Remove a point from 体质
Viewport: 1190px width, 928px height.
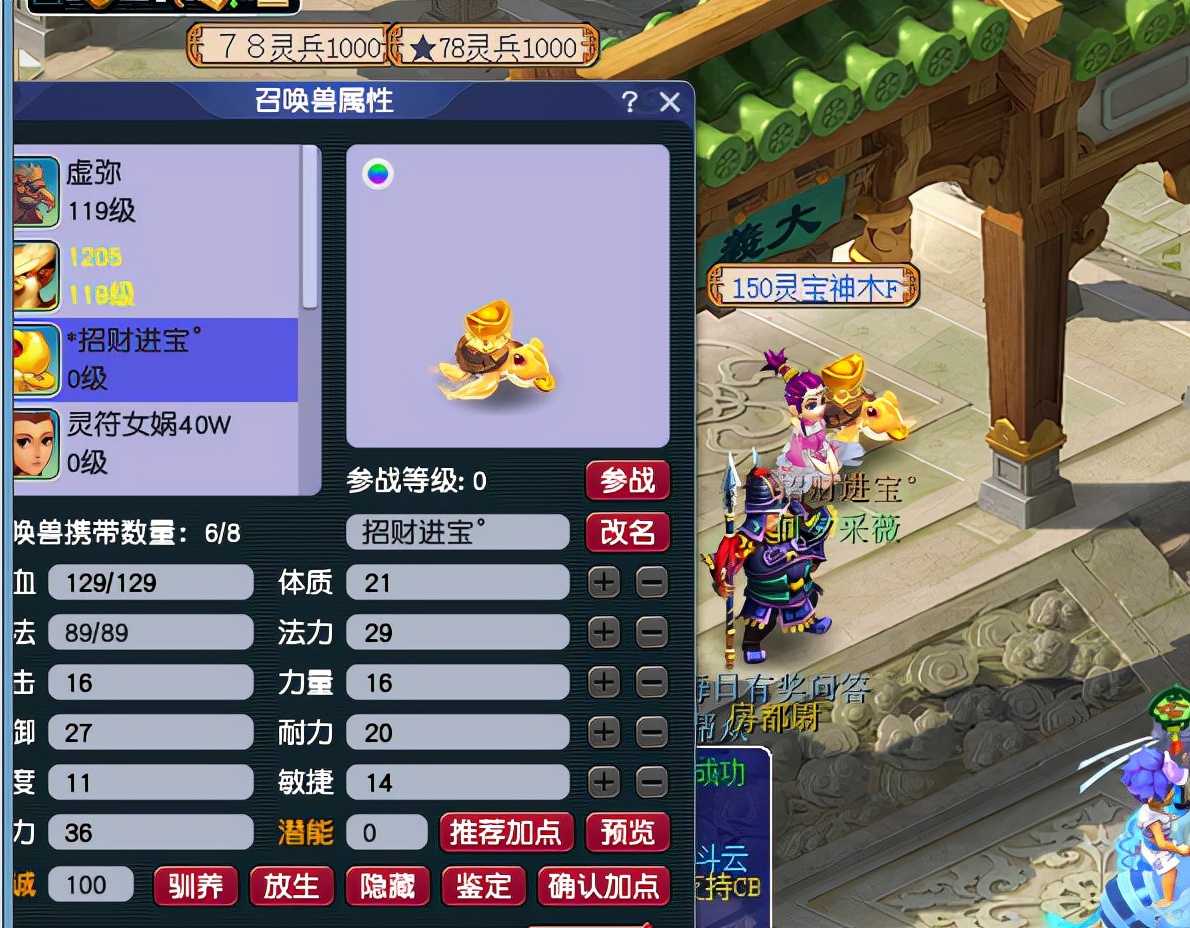[651, 582]
